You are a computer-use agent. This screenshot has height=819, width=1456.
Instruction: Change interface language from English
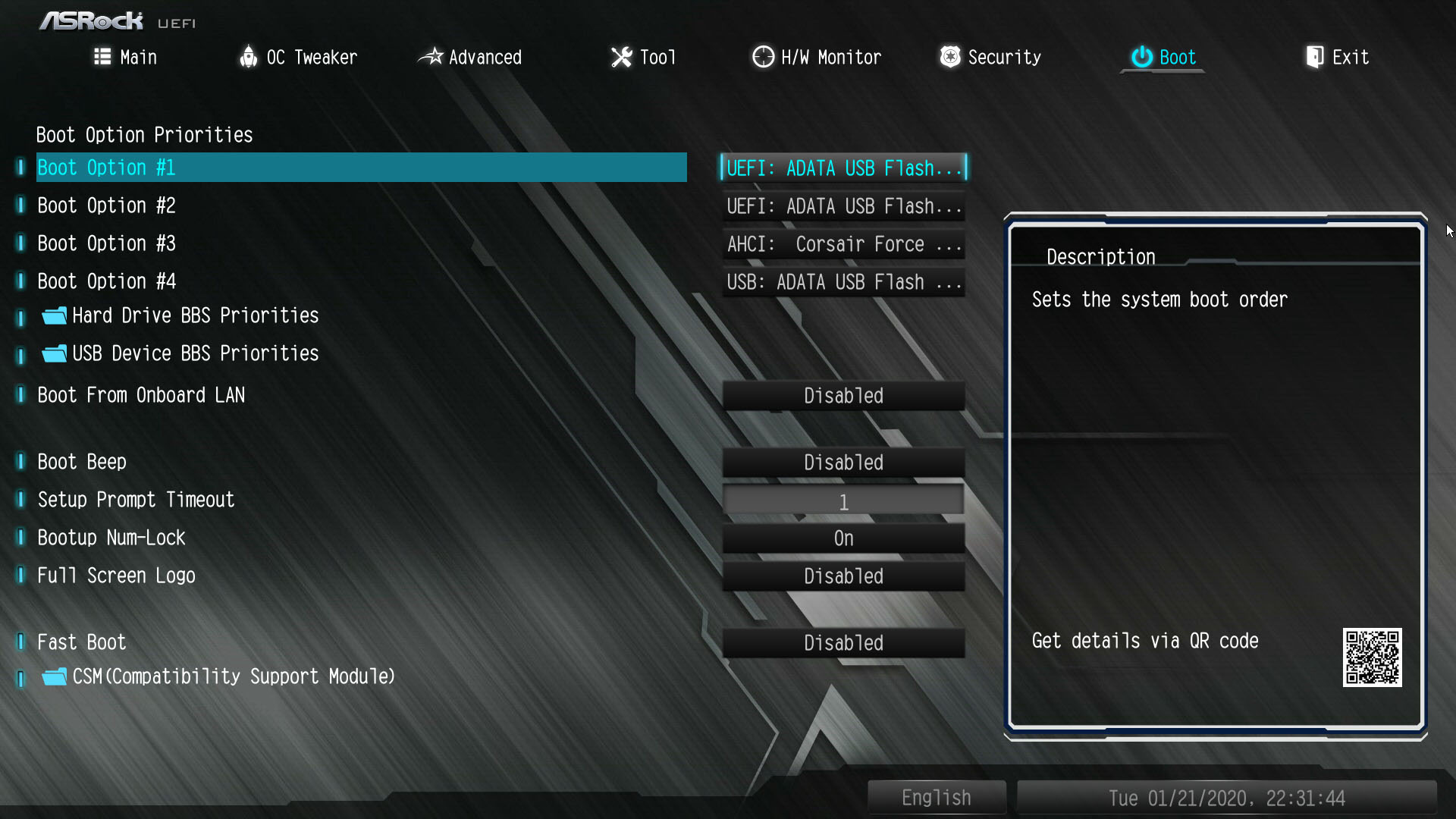click(x=936, y=797)
